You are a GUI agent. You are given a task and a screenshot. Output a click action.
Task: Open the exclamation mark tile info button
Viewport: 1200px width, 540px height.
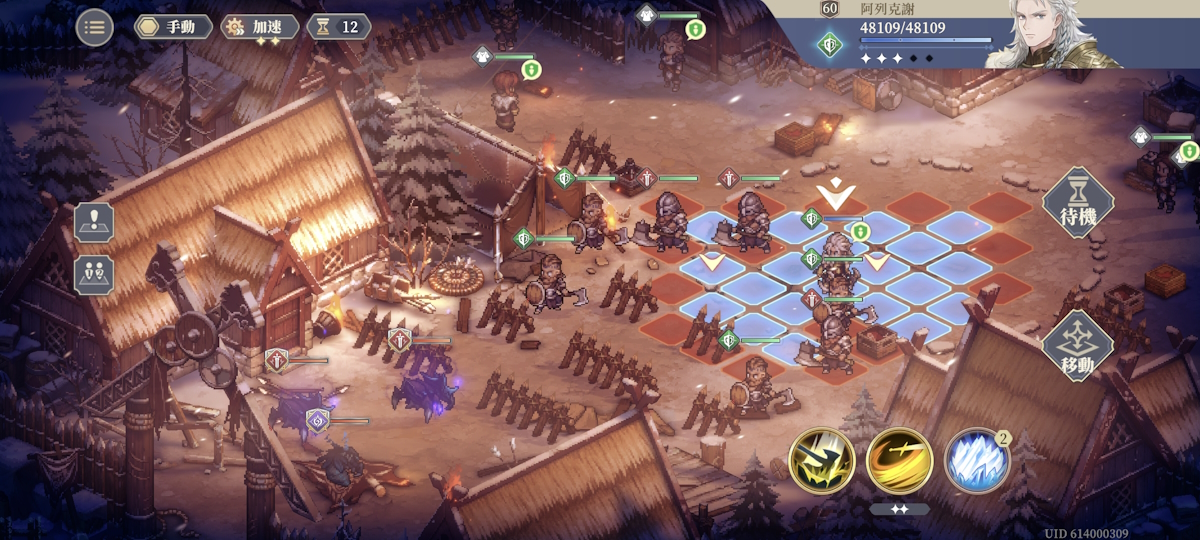94,222
